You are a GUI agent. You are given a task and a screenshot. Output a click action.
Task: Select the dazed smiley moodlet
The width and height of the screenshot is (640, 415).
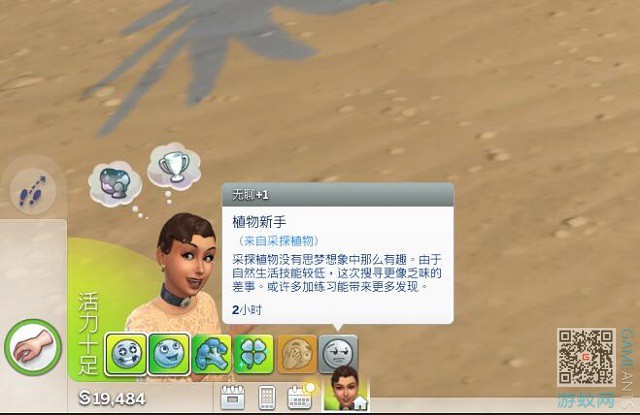coord(124,355)
